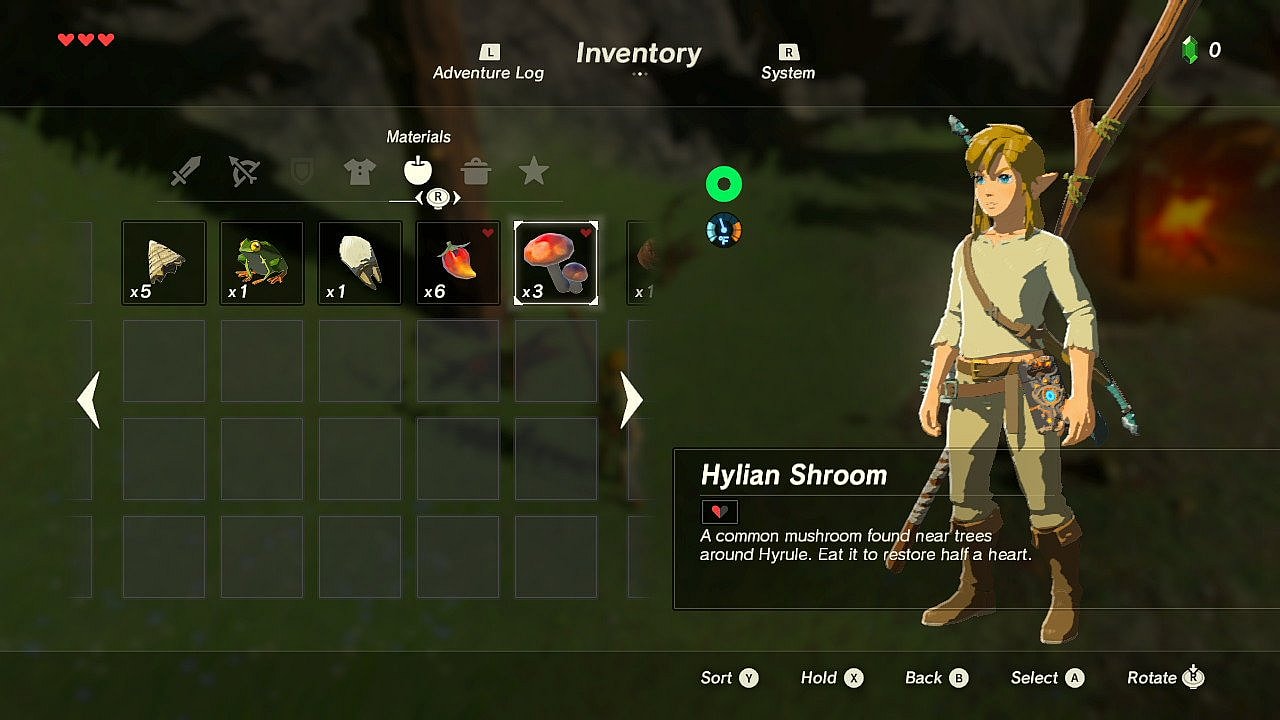Select the white beetle item slot
The height and width of the screenshot is (720, 1280).
coord(360,263)
